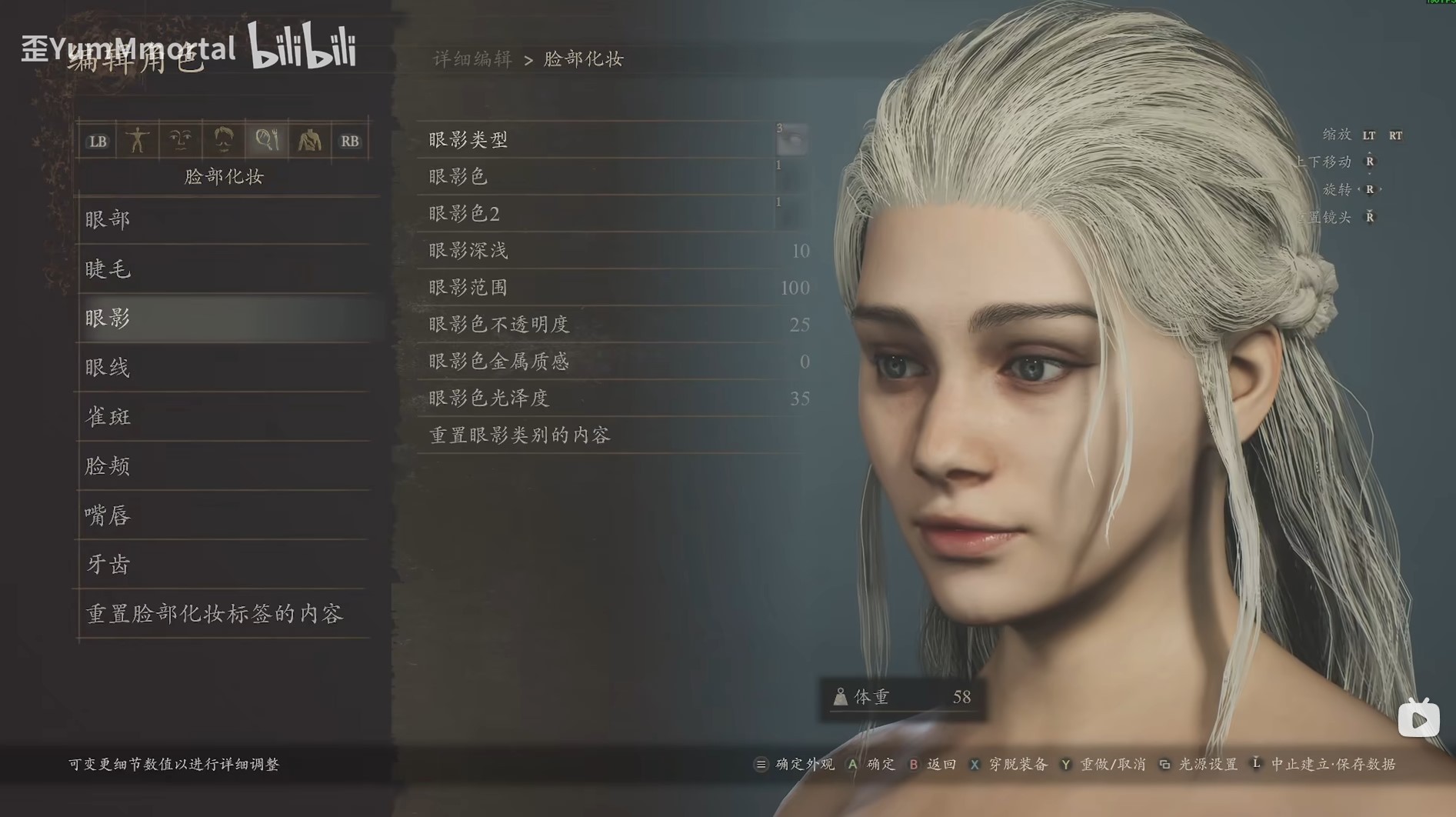The image size is (1456, 817).
Task: Click the floating play button bottom right
Action: point(1418,719)
